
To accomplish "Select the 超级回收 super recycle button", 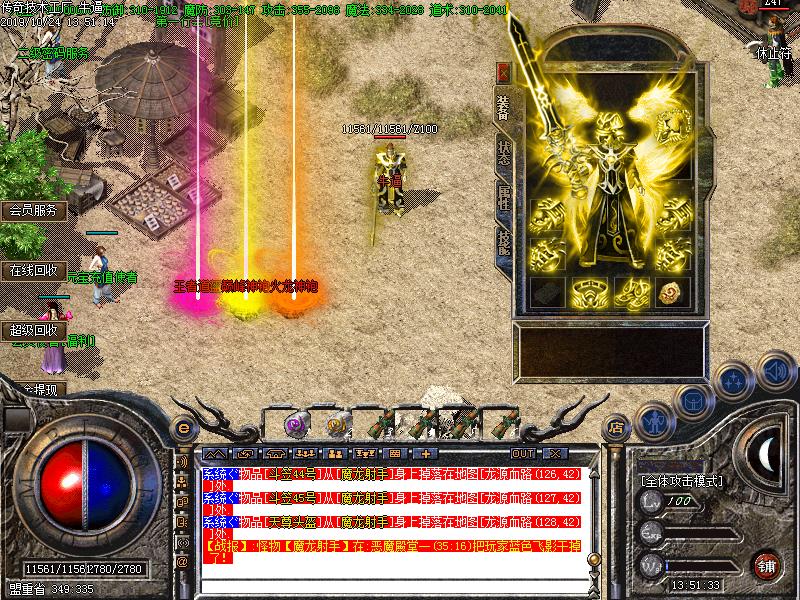I will click(x=34, y=330).
